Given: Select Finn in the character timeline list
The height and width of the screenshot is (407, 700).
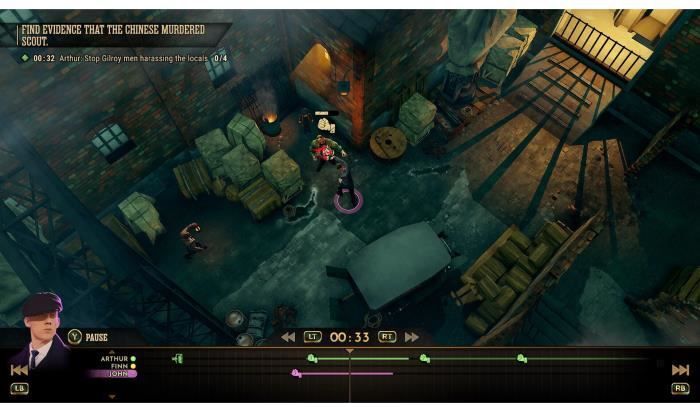Looking at the screenshot, I should [x=118, y=366].
